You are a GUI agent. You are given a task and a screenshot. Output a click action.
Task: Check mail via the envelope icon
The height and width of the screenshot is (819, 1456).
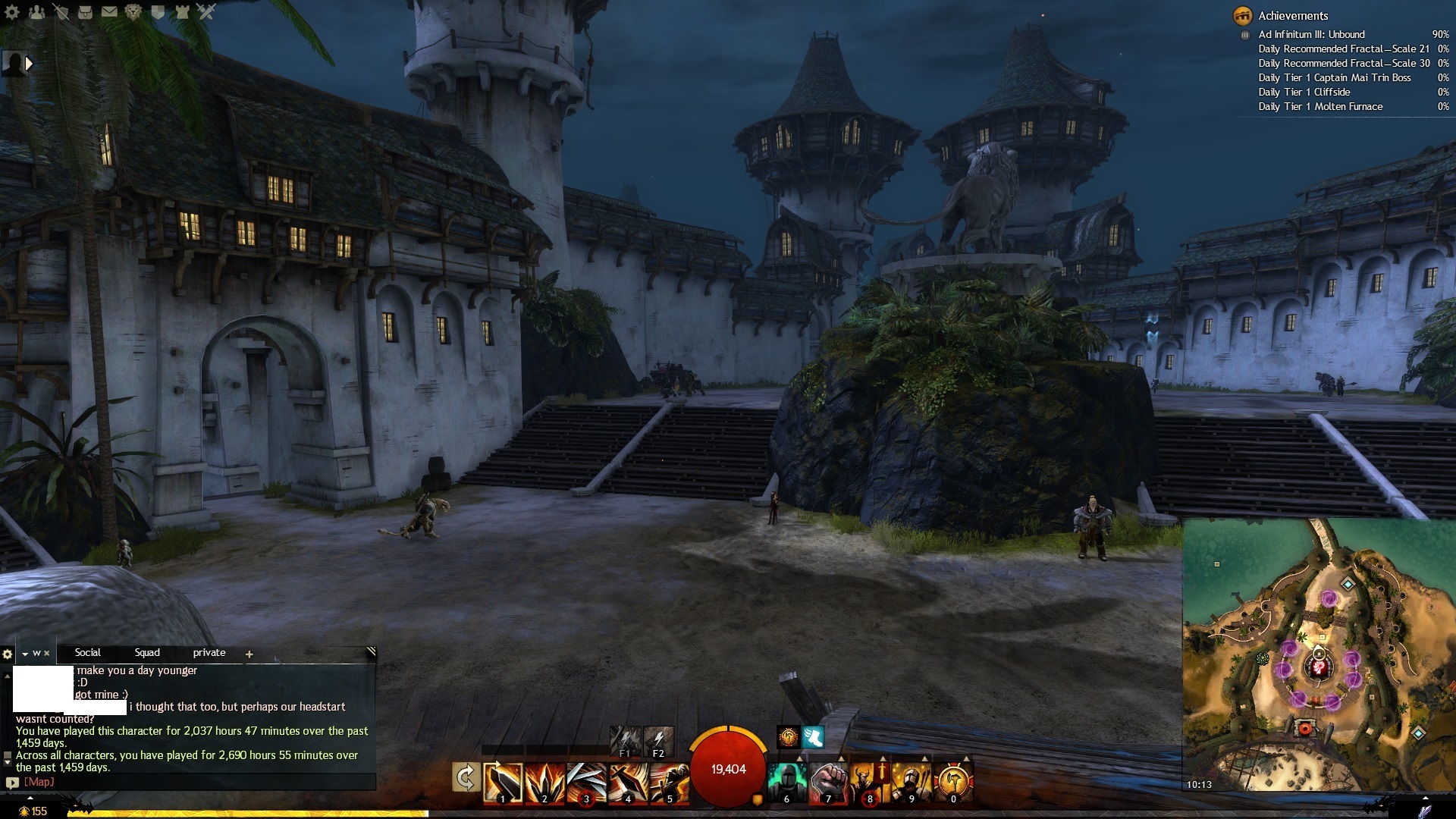point(109,11)
